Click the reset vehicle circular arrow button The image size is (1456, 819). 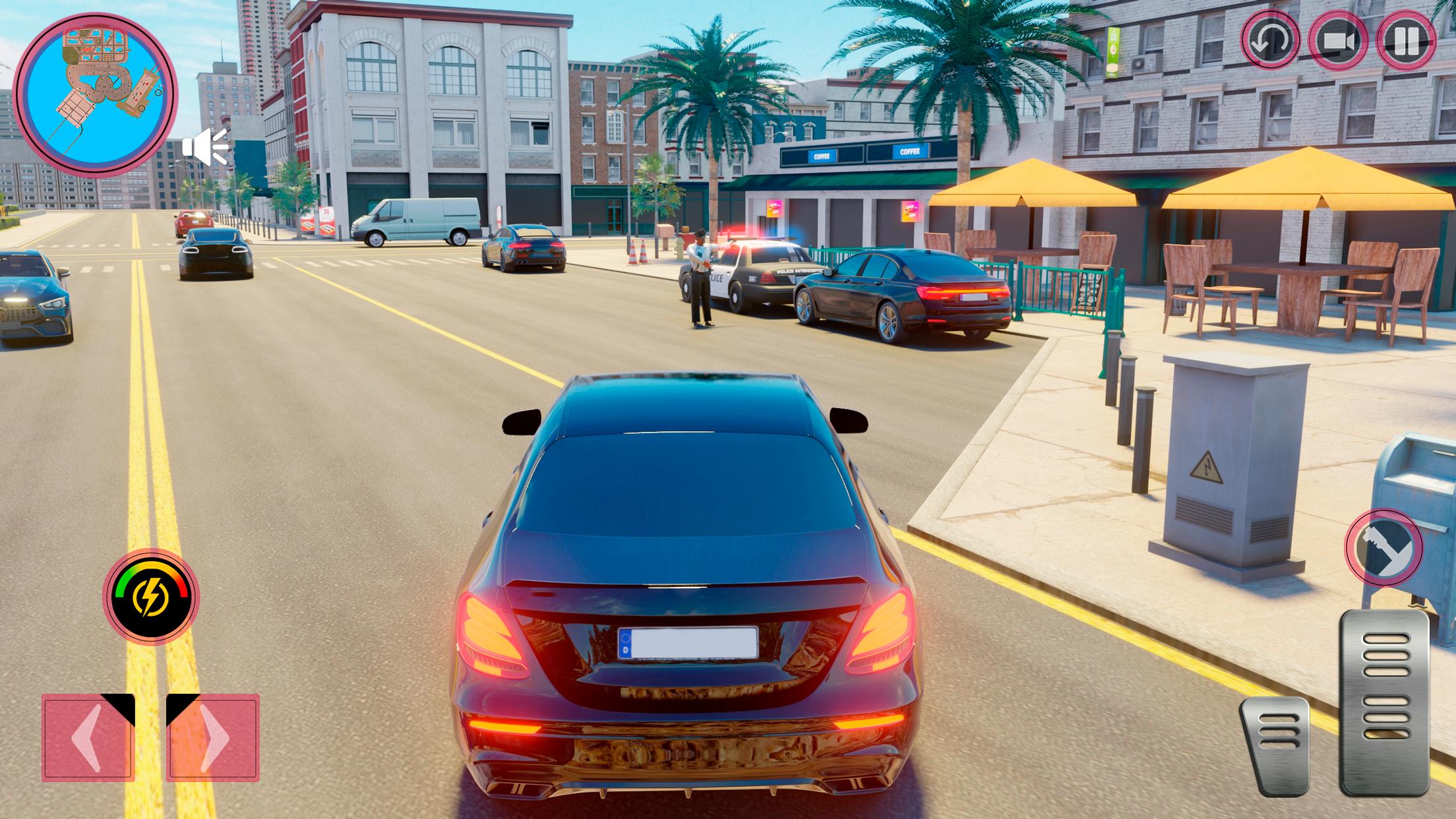(x=1270, y=41)
